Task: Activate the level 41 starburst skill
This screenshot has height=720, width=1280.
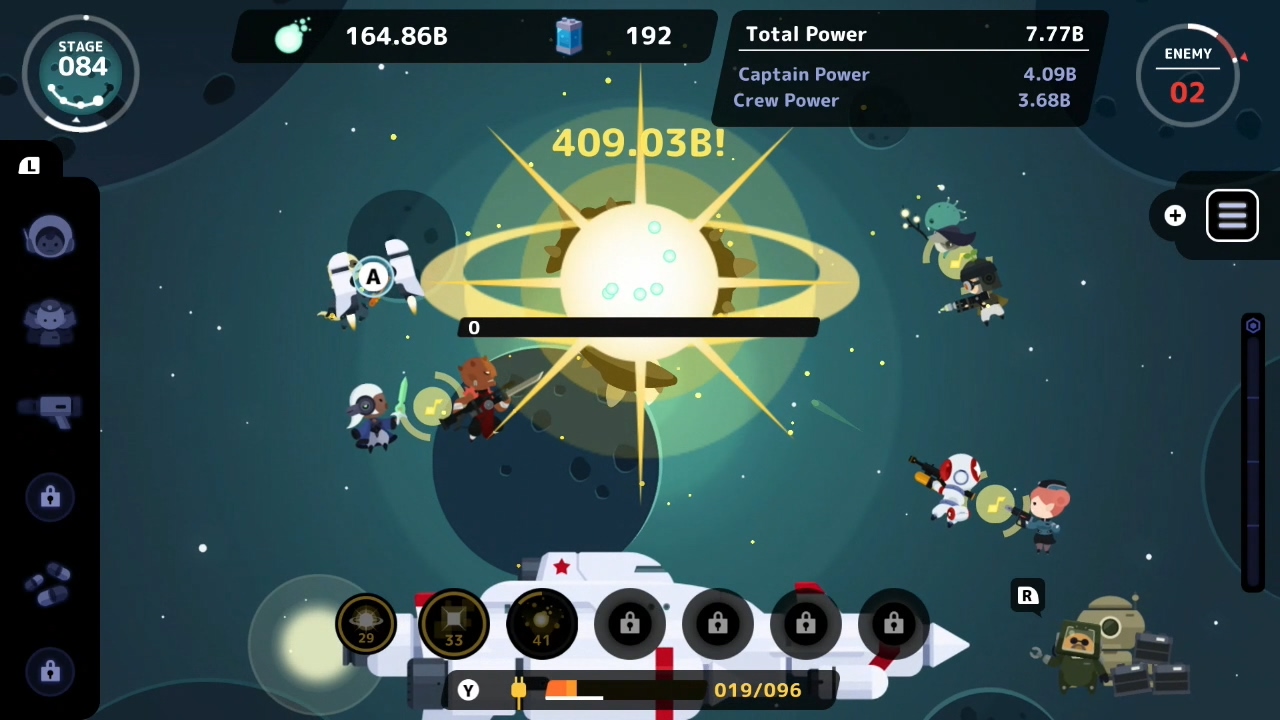Action: (x=541, y=623)
